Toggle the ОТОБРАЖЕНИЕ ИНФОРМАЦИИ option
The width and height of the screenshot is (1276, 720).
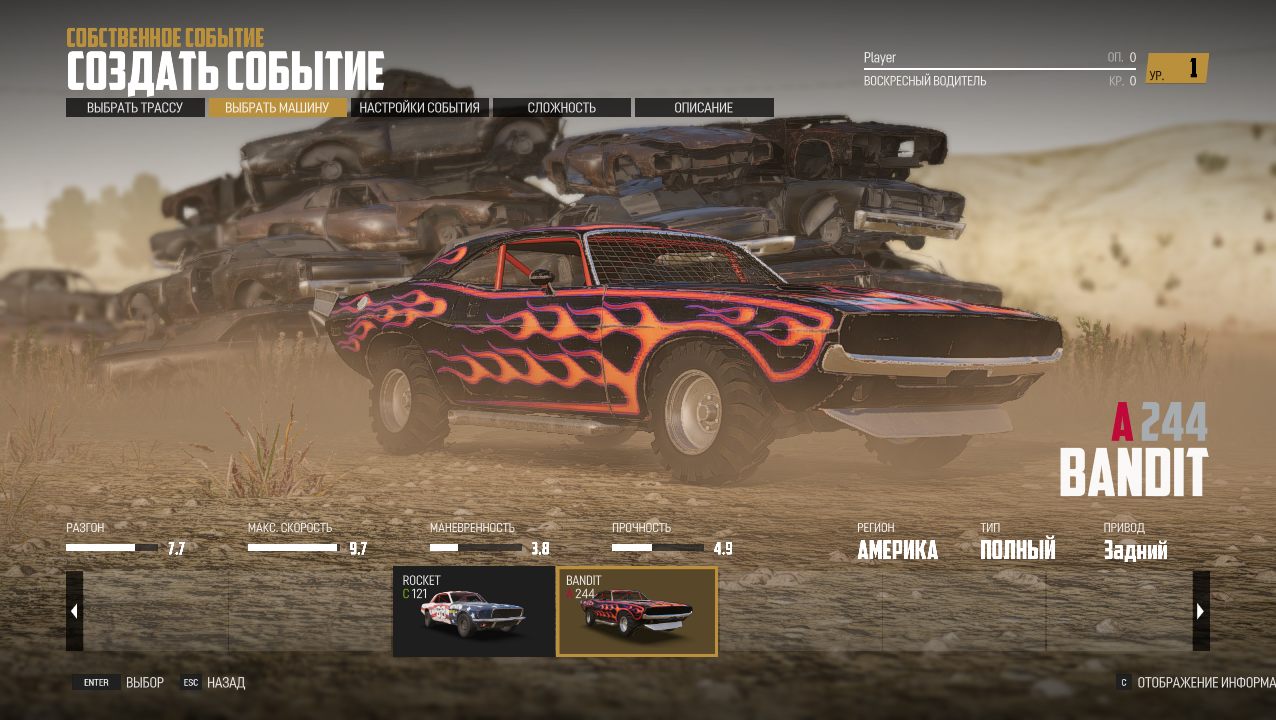click(1195, 683)
